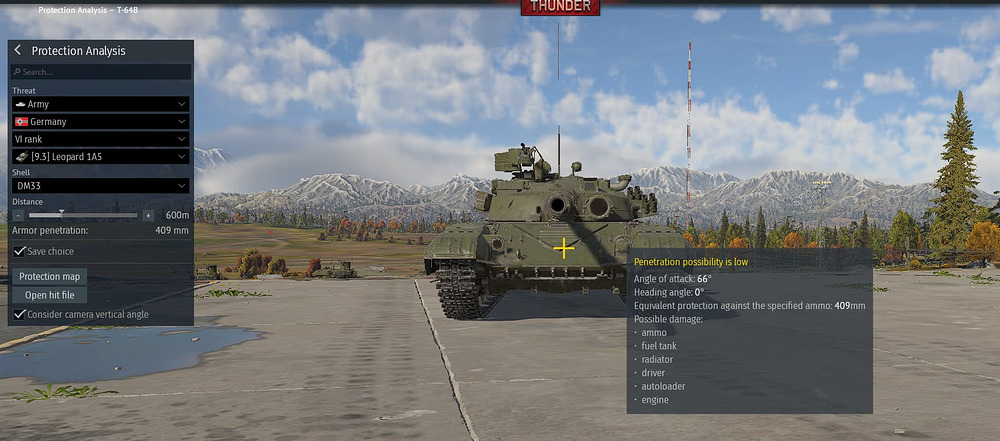1000x441 pixels.
Task: Open the Army threat type dropdown
Action: [x=100, y=104]
